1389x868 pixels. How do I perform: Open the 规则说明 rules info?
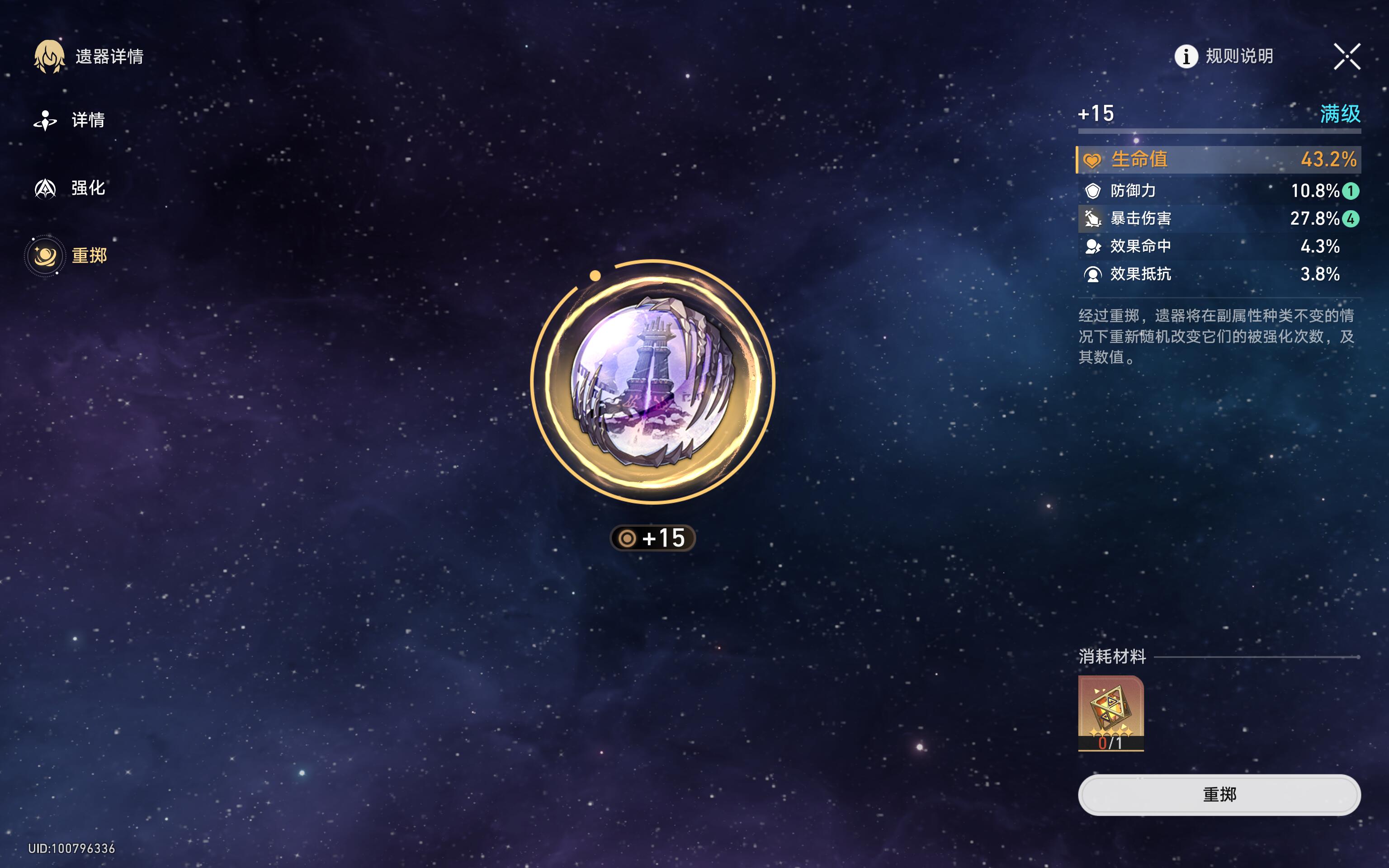(x=1224, y=56)
